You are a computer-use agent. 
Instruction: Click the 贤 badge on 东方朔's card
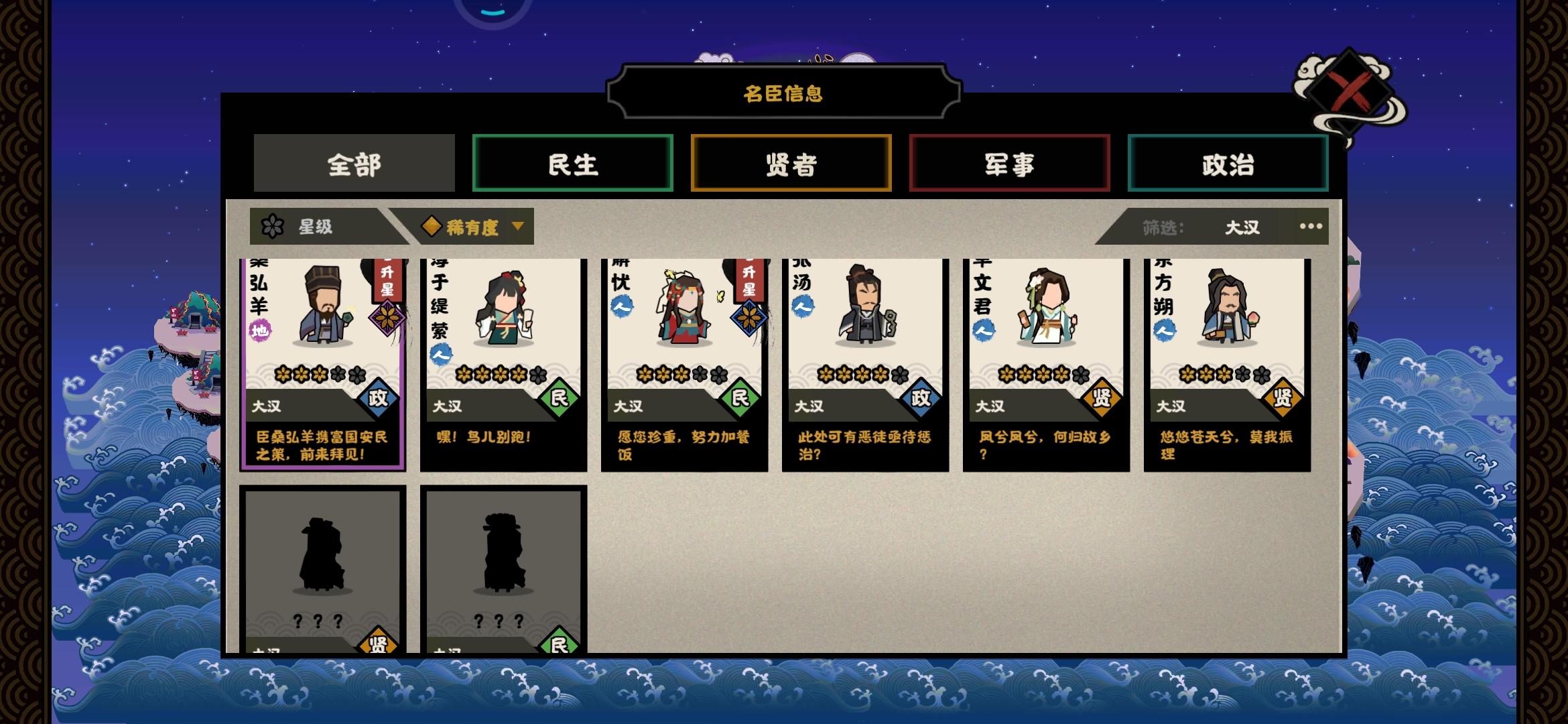point(1281,397)
